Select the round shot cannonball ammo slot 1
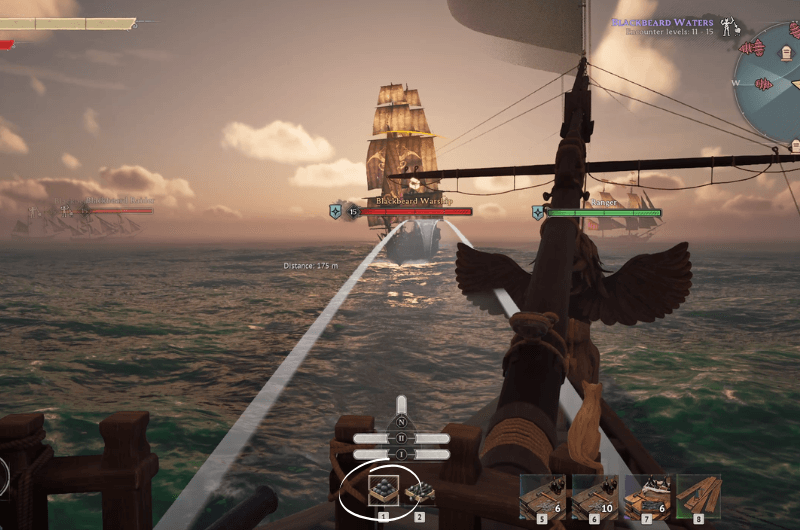This screenshot has height=530, width=800. coord(383,491)
